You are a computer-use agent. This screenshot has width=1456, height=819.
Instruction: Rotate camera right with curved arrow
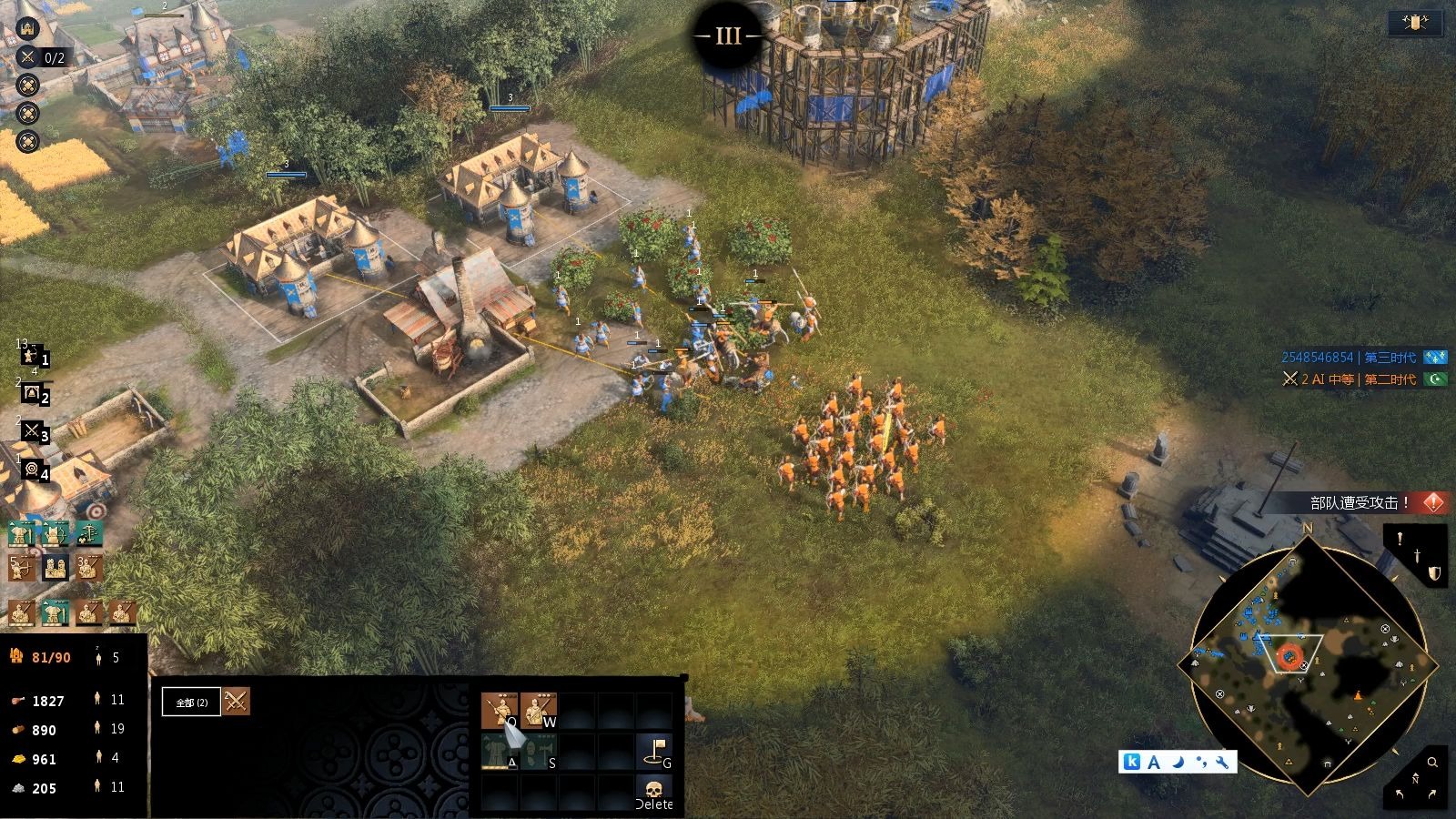click(x=1432, y=794)
